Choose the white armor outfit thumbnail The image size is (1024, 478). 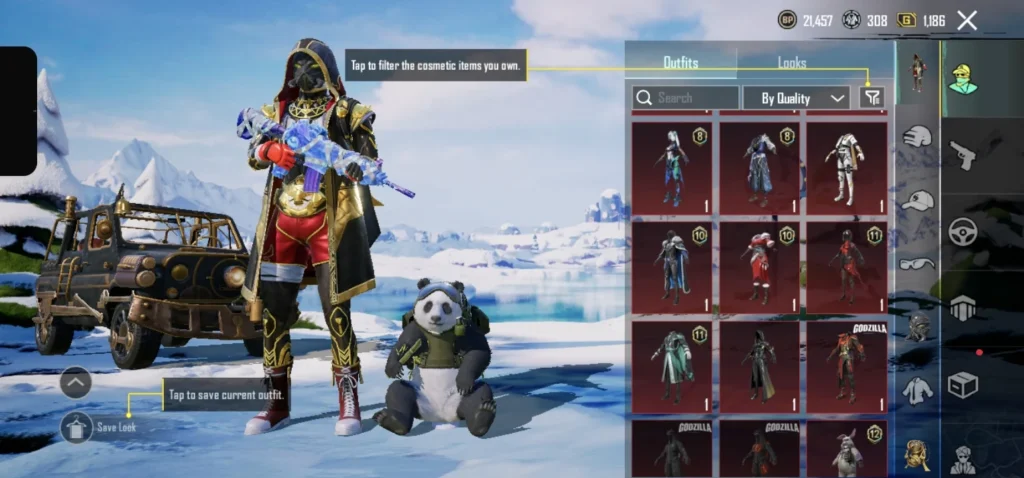click(846, 168)
